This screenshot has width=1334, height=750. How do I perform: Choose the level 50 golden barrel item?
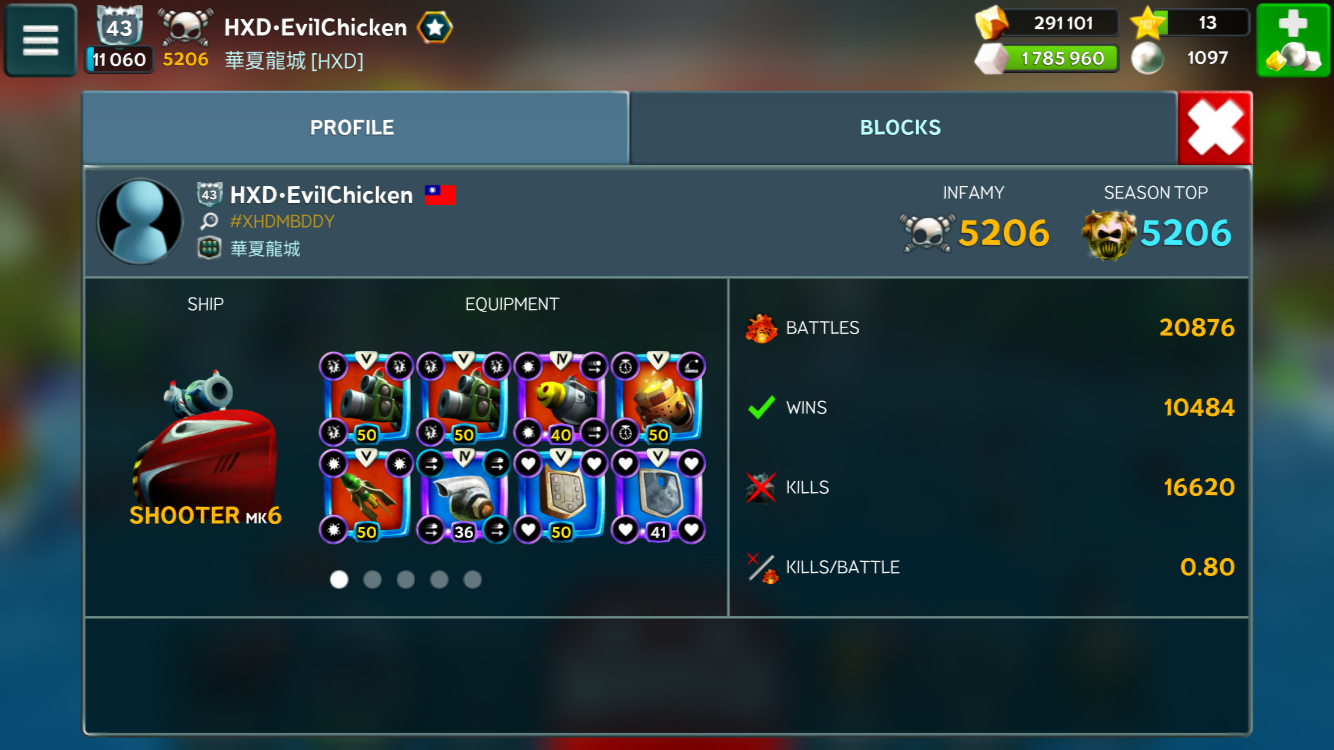(x=657, y=398)
